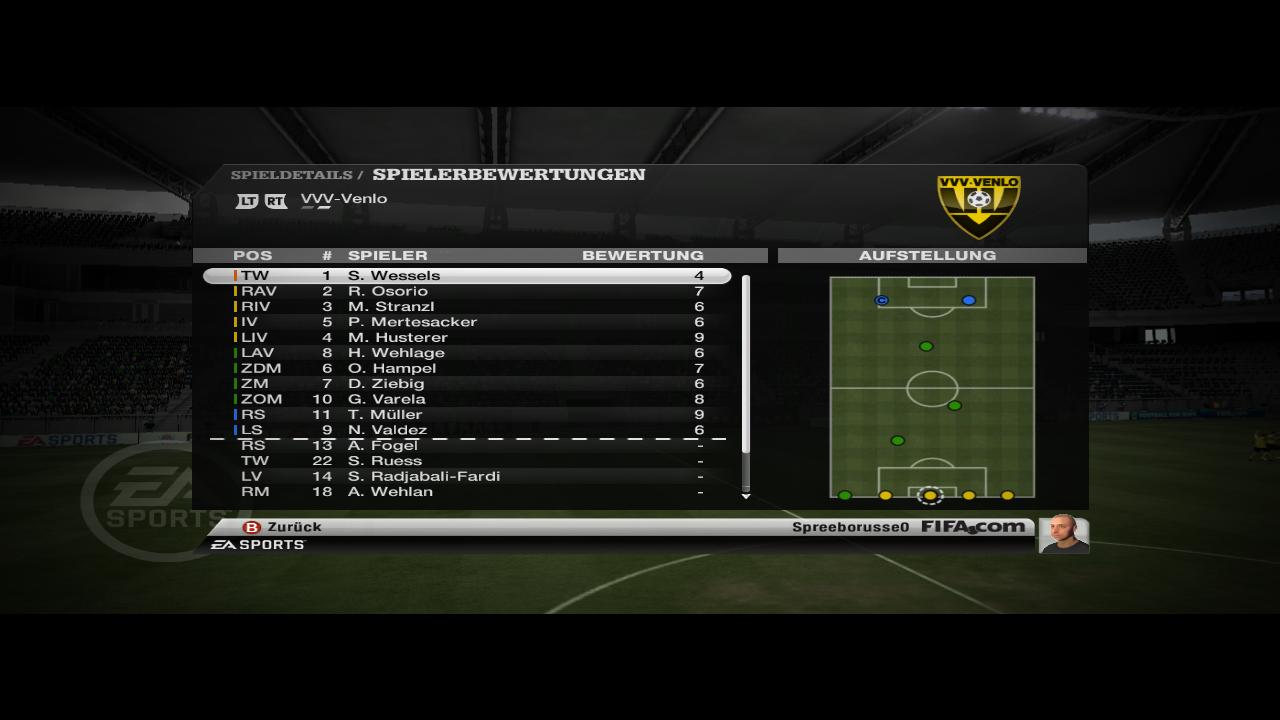Click the scroll-down arrow of player list

pyautogui.click(x=746, y=496)
